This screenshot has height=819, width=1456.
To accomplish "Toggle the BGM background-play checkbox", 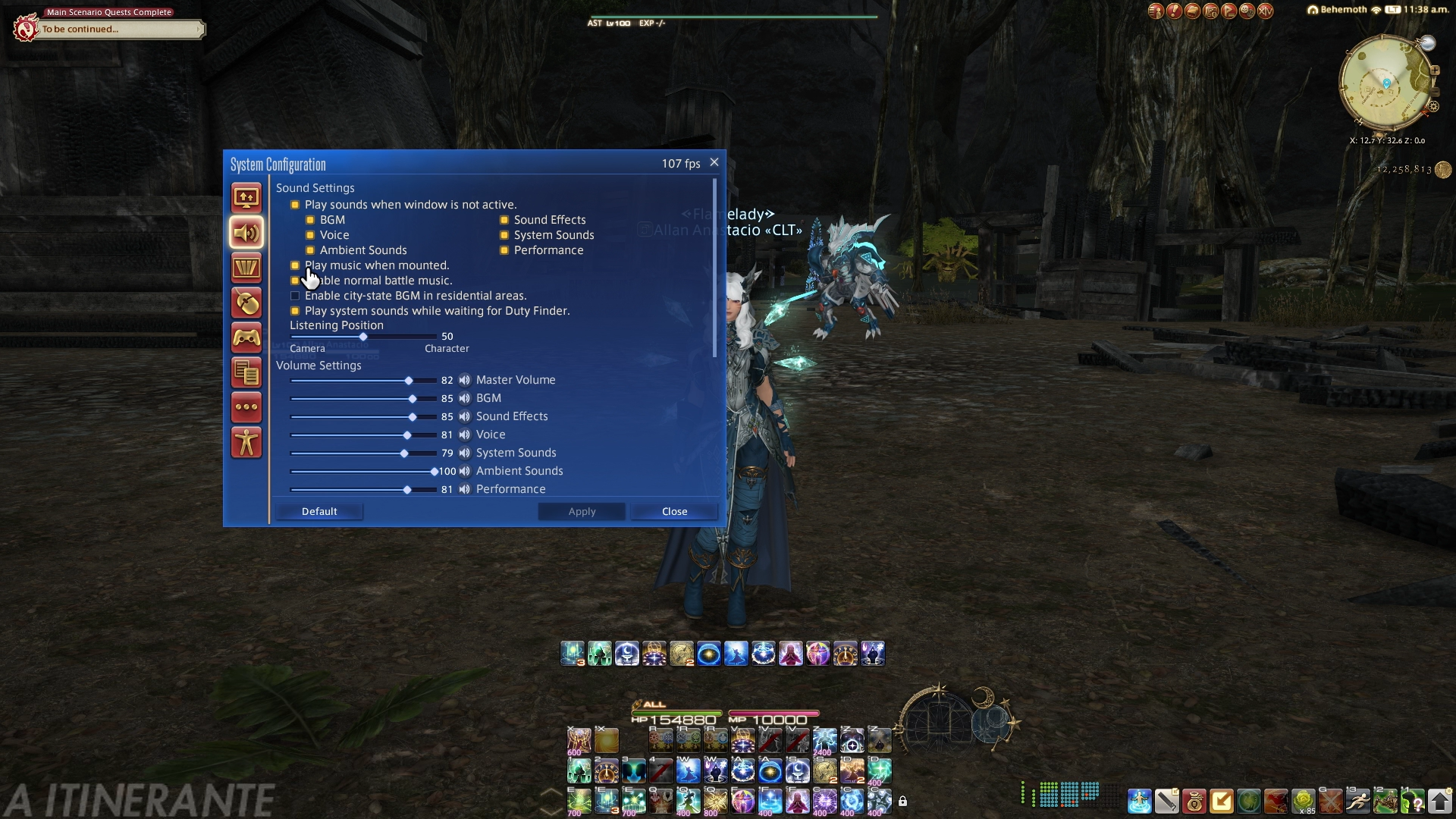I will pos(310,220).
